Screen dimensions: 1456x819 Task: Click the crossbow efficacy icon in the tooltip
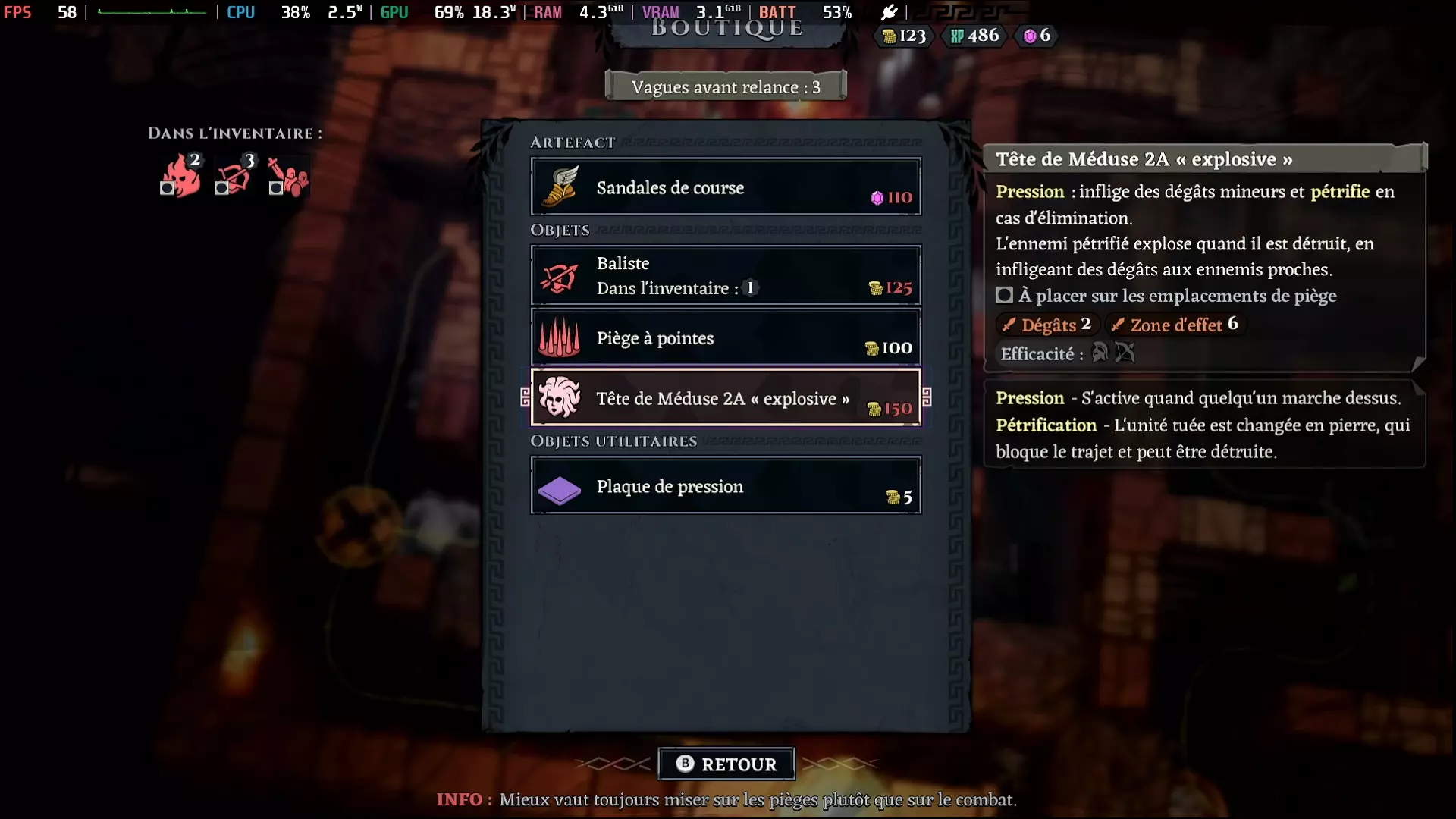[x=1125, y=352]
